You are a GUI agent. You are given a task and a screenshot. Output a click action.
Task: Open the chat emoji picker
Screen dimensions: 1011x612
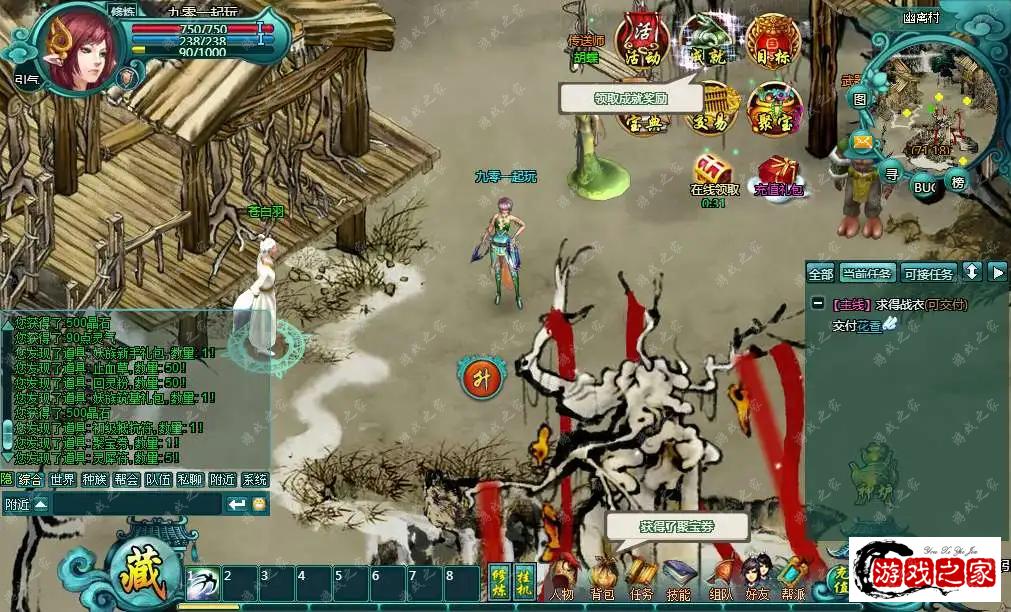pos(259,504)
